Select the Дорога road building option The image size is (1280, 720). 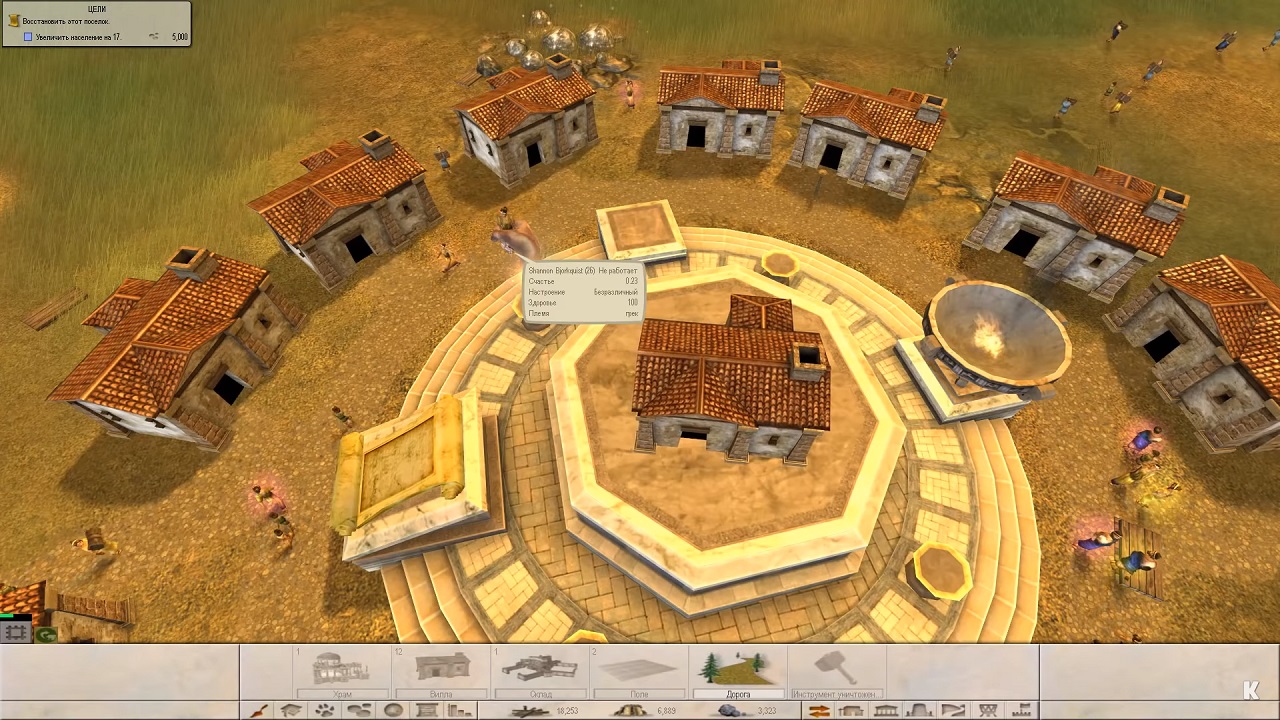point(738,671)
